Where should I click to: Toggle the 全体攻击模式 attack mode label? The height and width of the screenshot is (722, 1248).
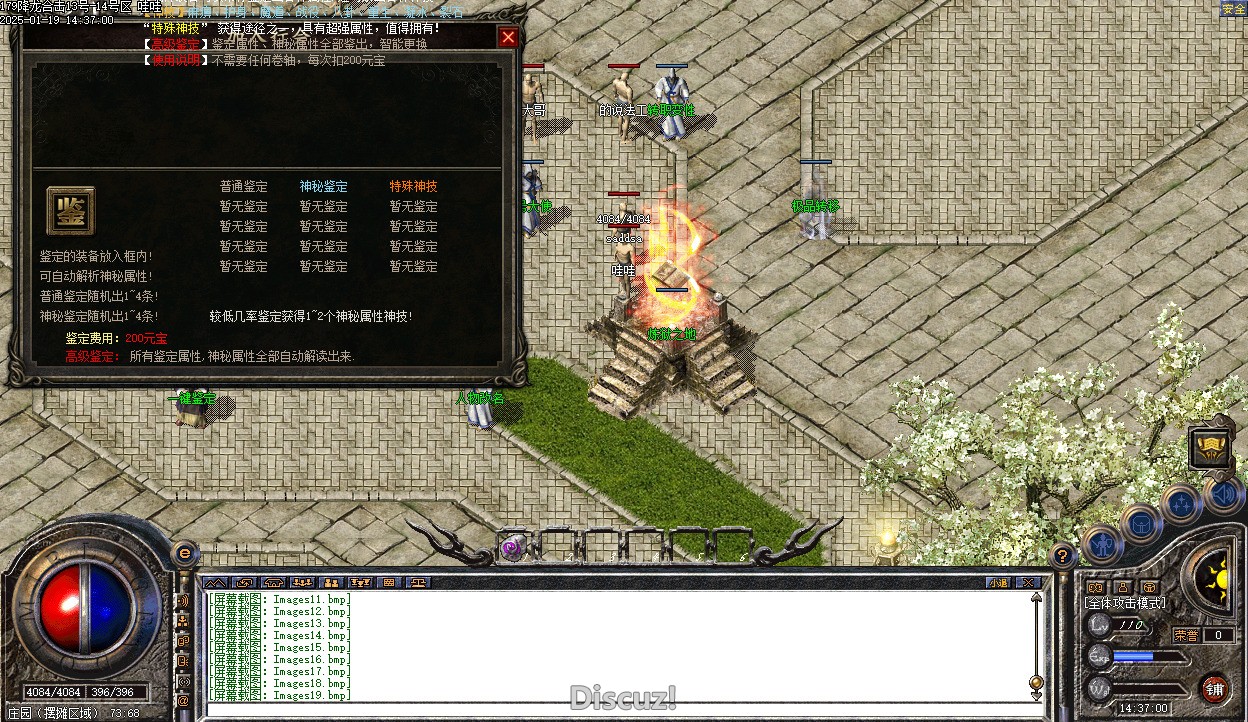pyautogui.click(x=1125, y=604)
